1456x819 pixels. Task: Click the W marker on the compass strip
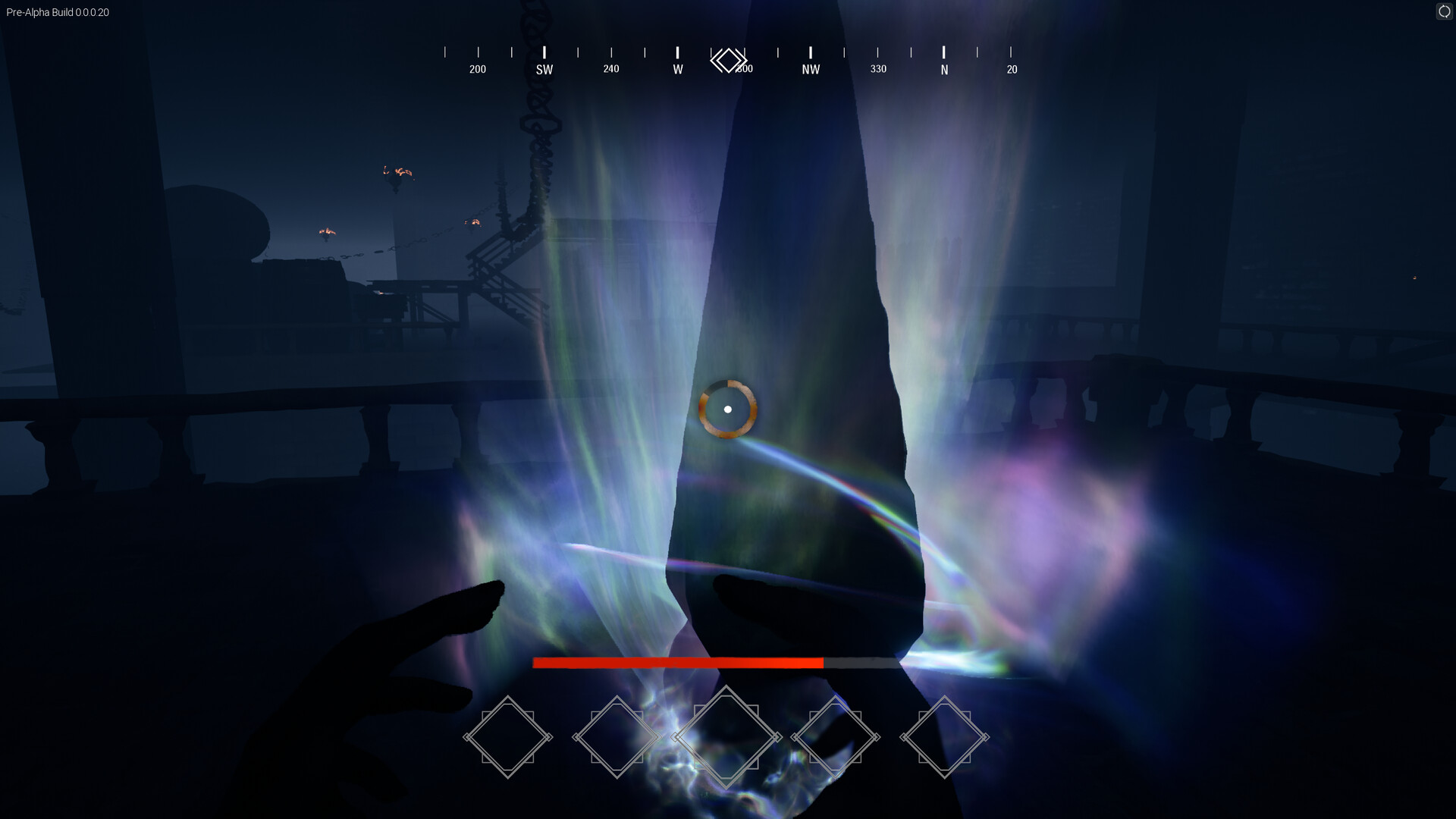pyautogui.click(x=677, y=68)
